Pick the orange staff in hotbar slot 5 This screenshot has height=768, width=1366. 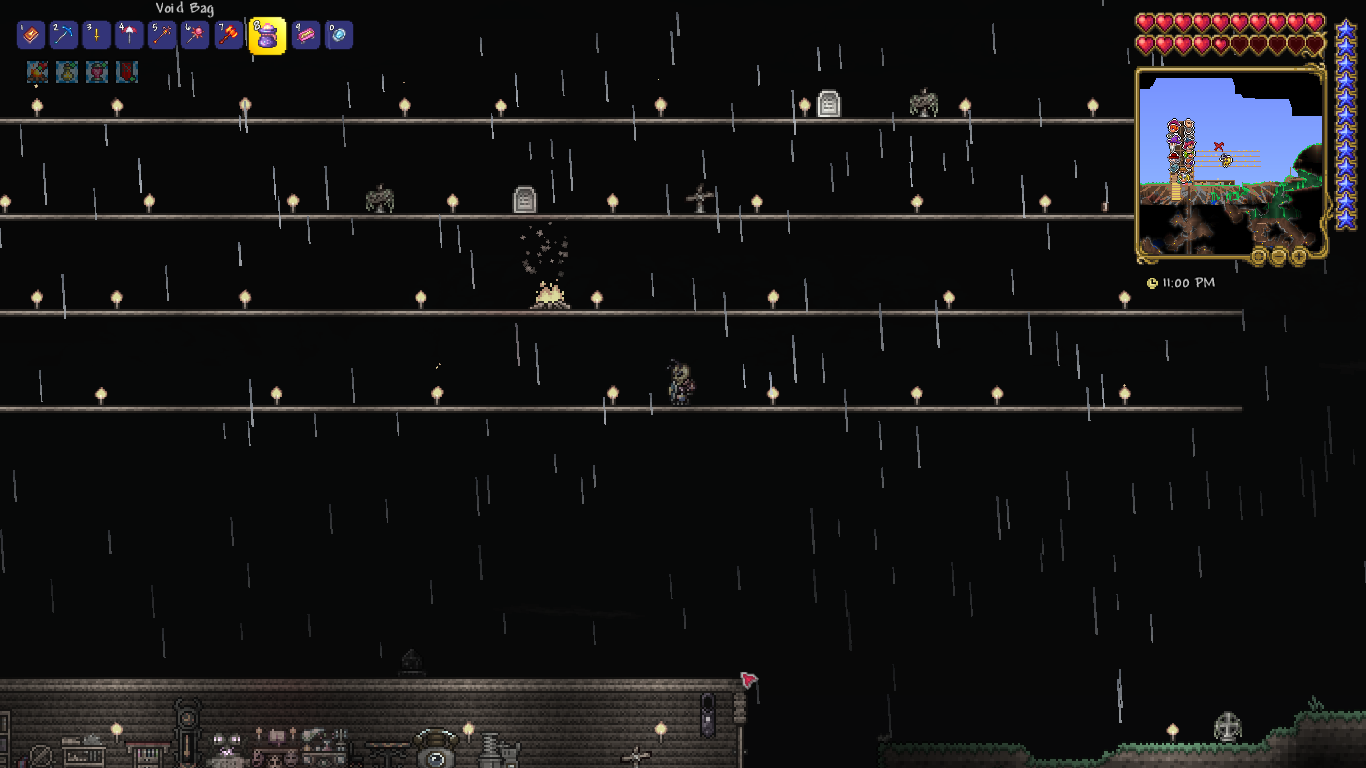162,36
